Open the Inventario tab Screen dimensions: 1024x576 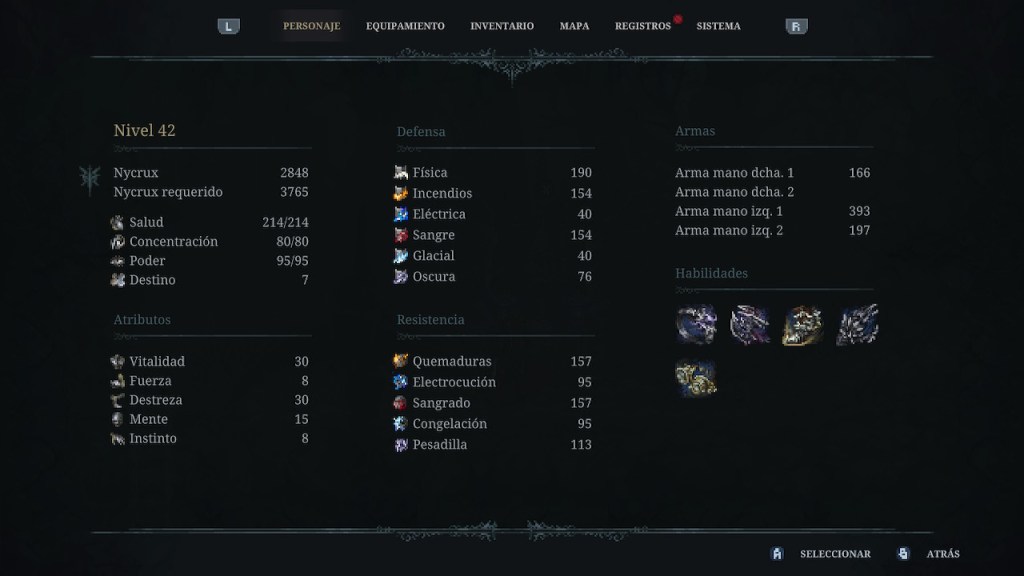502,26
